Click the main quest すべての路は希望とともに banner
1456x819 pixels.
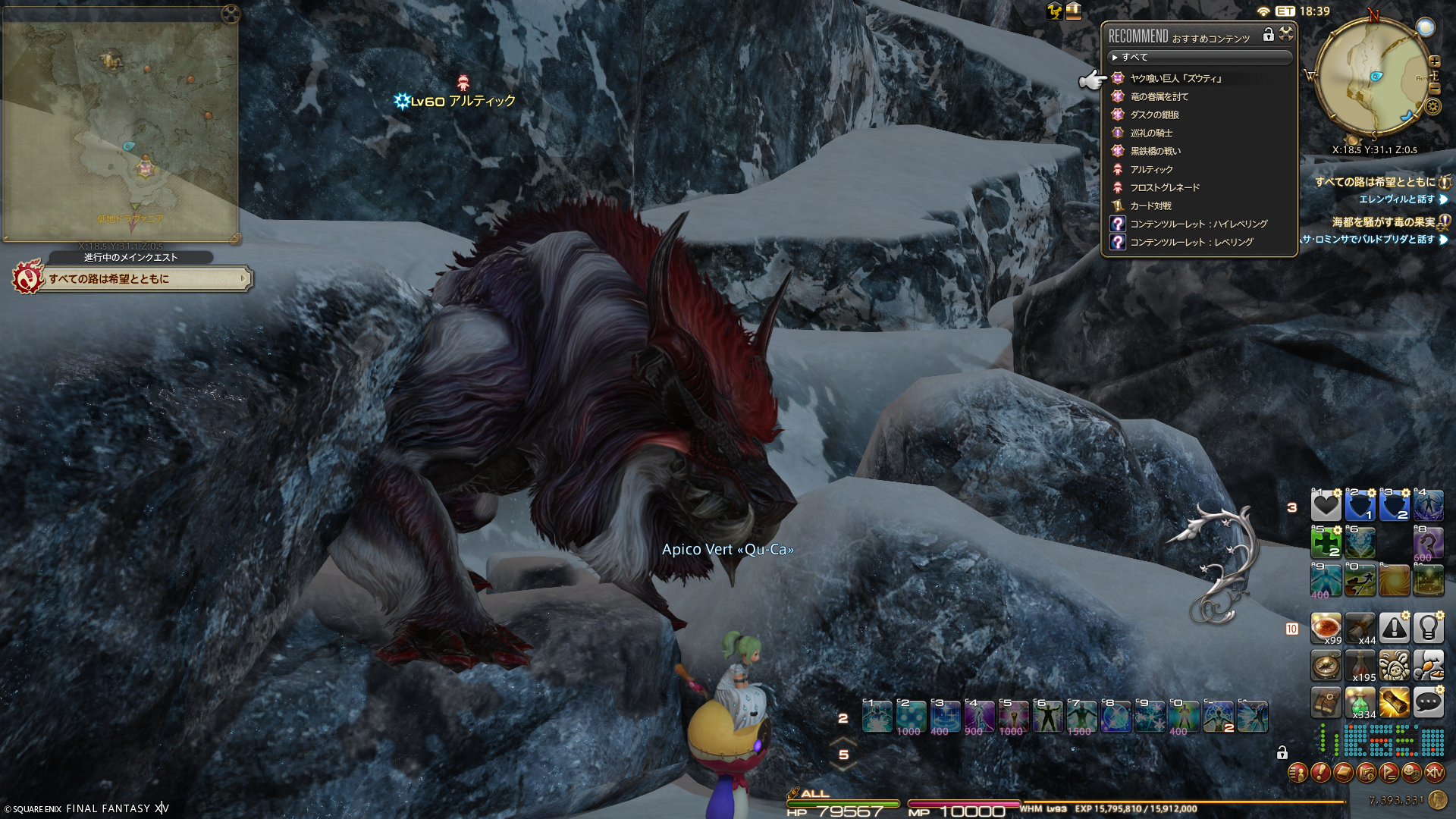coord(133,279)
